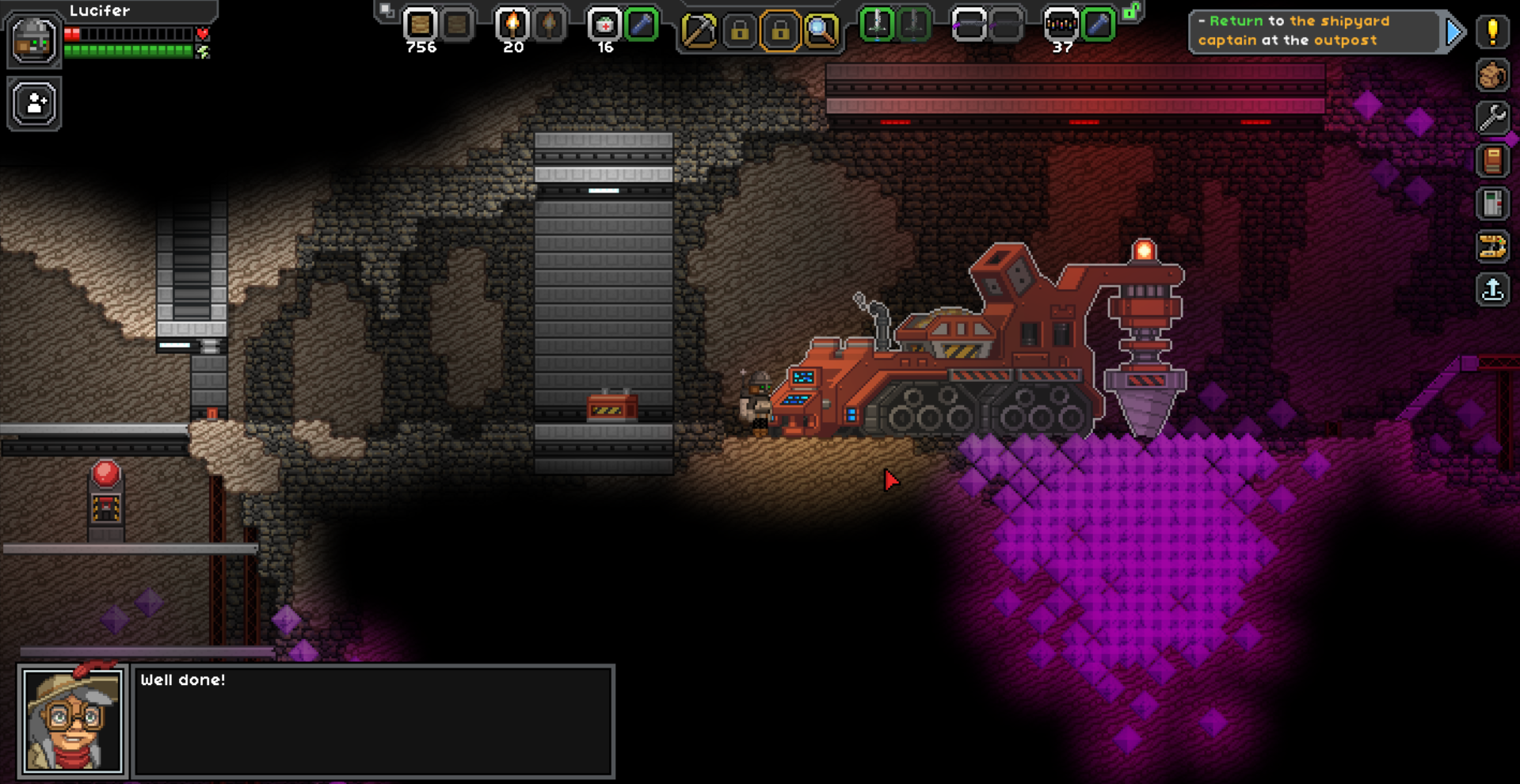Image resolution: width=1520 pixels, height=784 pixels.
Task: Equip the torch from the hotbar
Action: tap(512, 25)
